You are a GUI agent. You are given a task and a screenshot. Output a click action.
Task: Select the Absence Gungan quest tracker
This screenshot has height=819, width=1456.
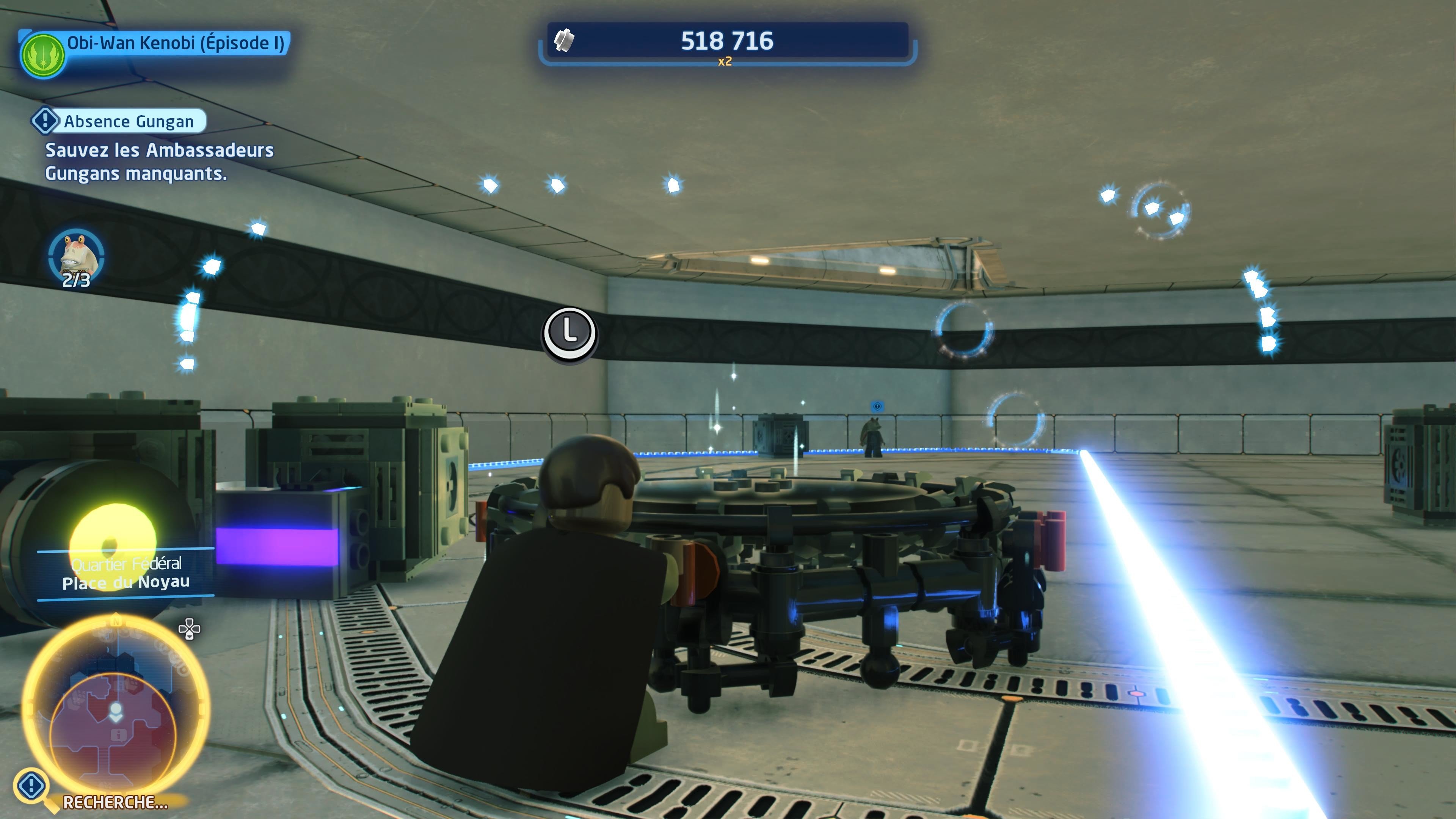click(119, 121)
